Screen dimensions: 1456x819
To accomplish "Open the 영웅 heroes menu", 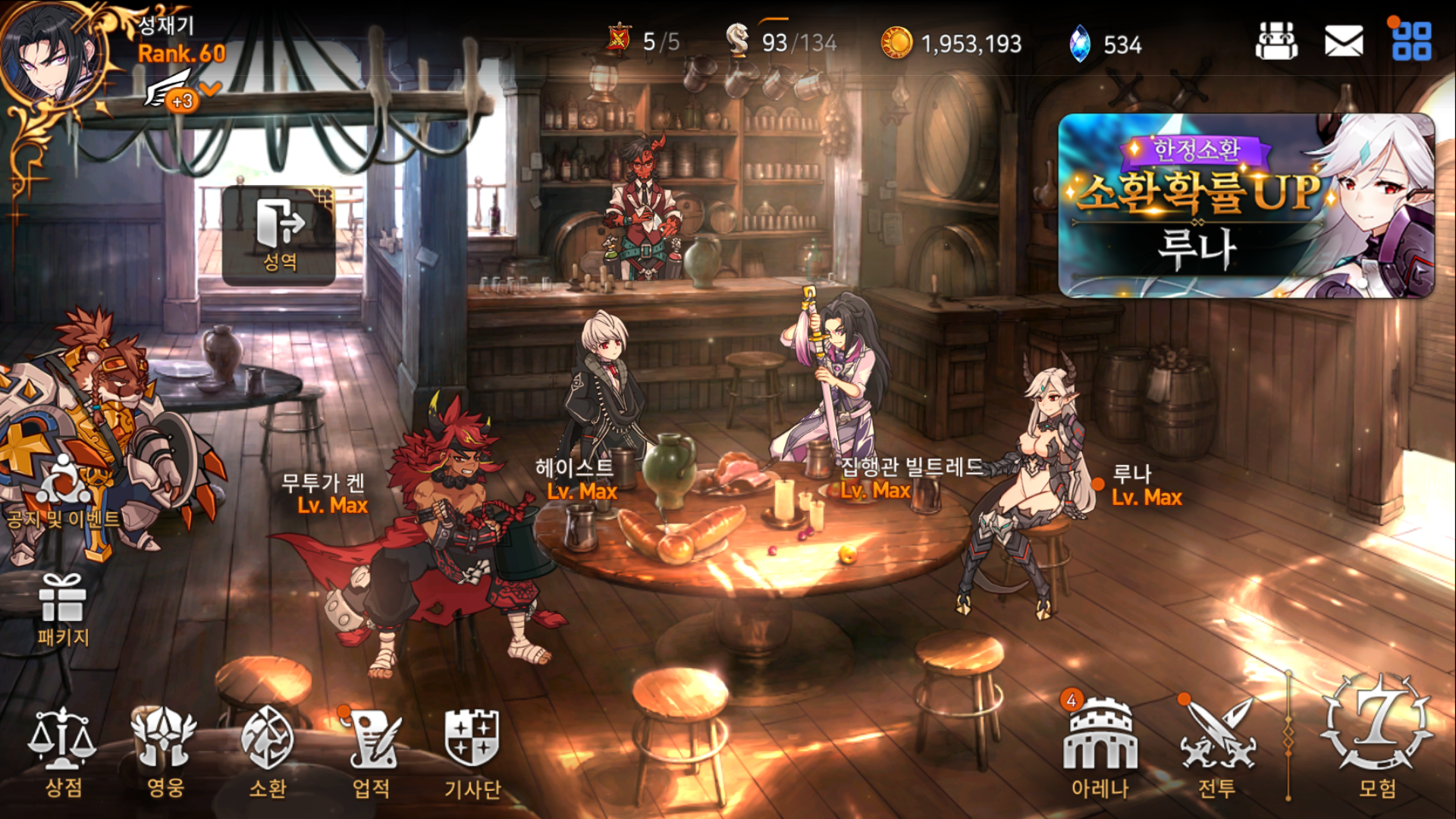I will point(165,751).
